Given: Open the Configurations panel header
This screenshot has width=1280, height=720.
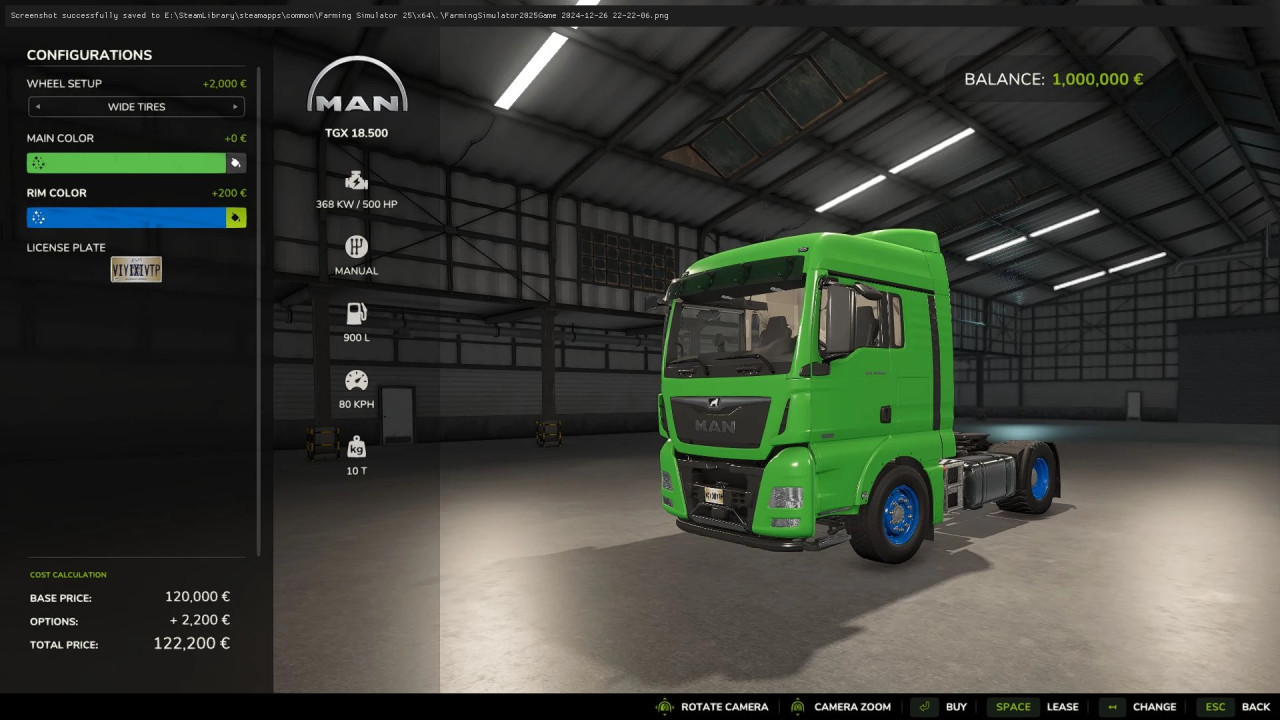Looking at the screenshot, I should click(x=90, y=55).
